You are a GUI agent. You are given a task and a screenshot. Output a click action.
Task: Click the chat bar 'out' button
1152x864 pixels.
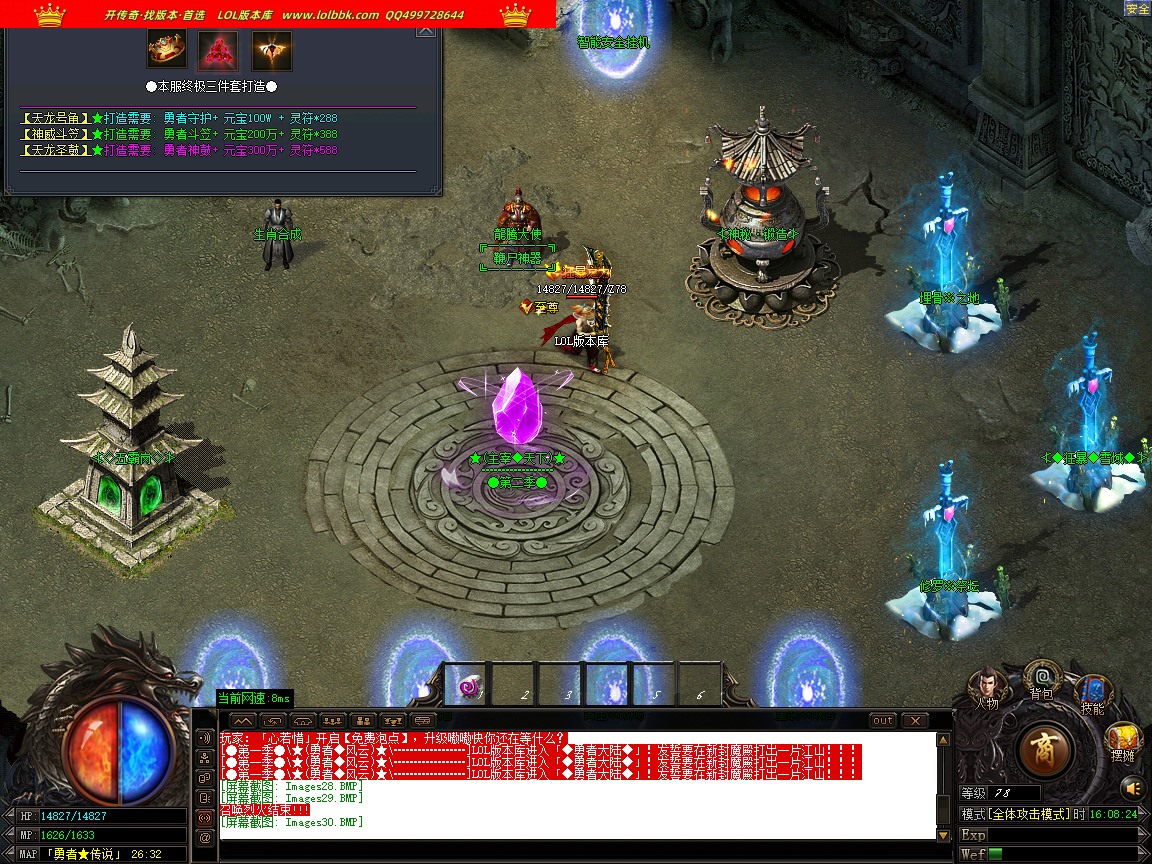pos(883,720)
